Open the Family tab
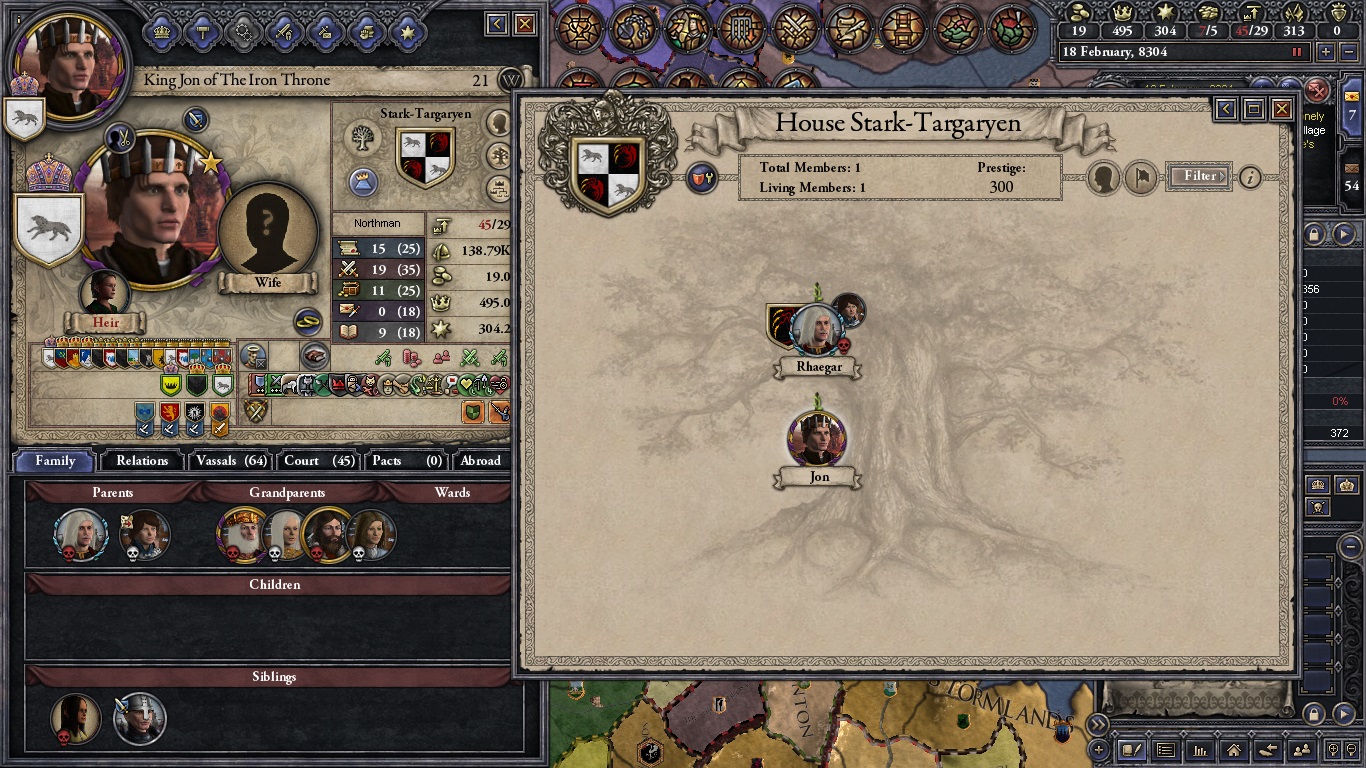 click(55, 461)
